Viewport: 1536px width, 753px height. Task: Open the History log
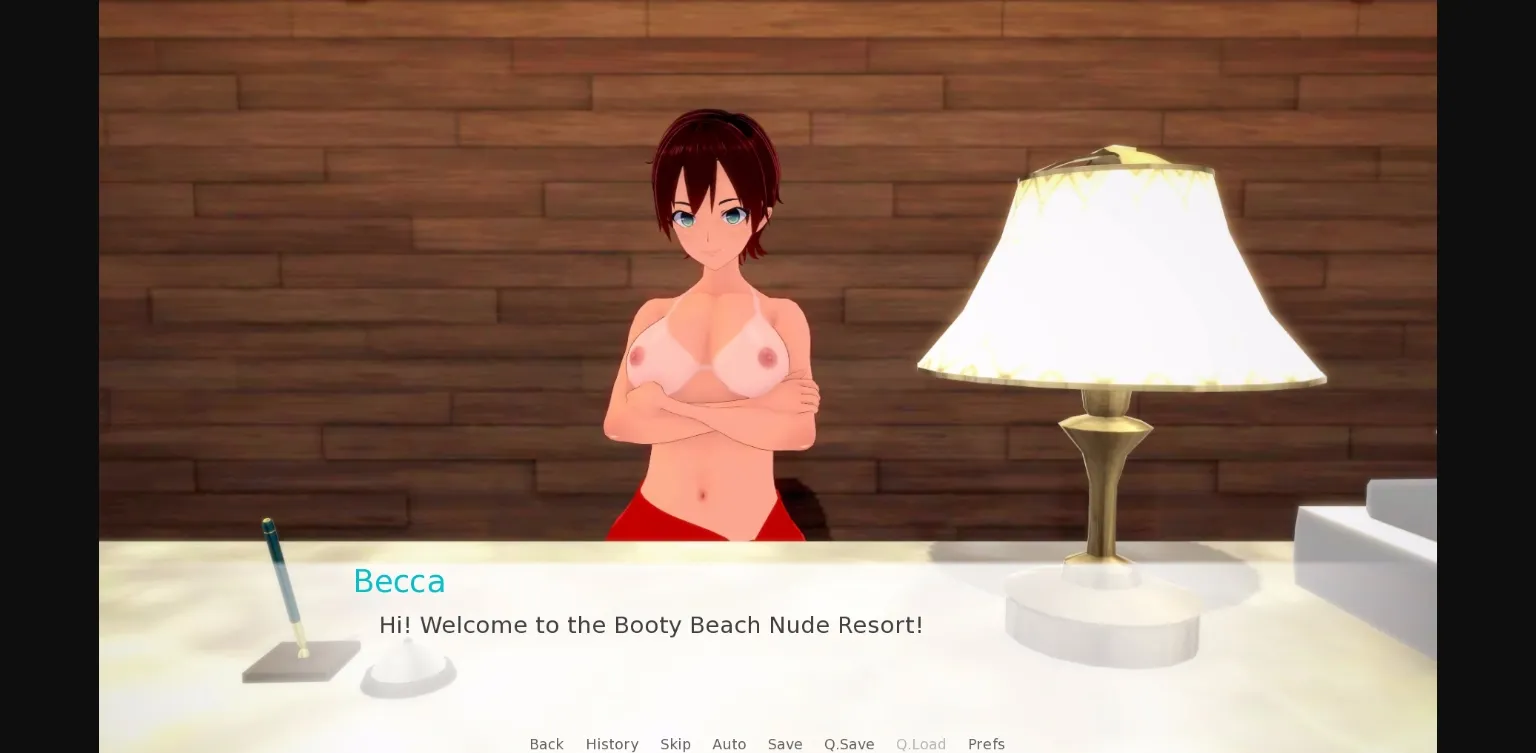click(612, 744)
